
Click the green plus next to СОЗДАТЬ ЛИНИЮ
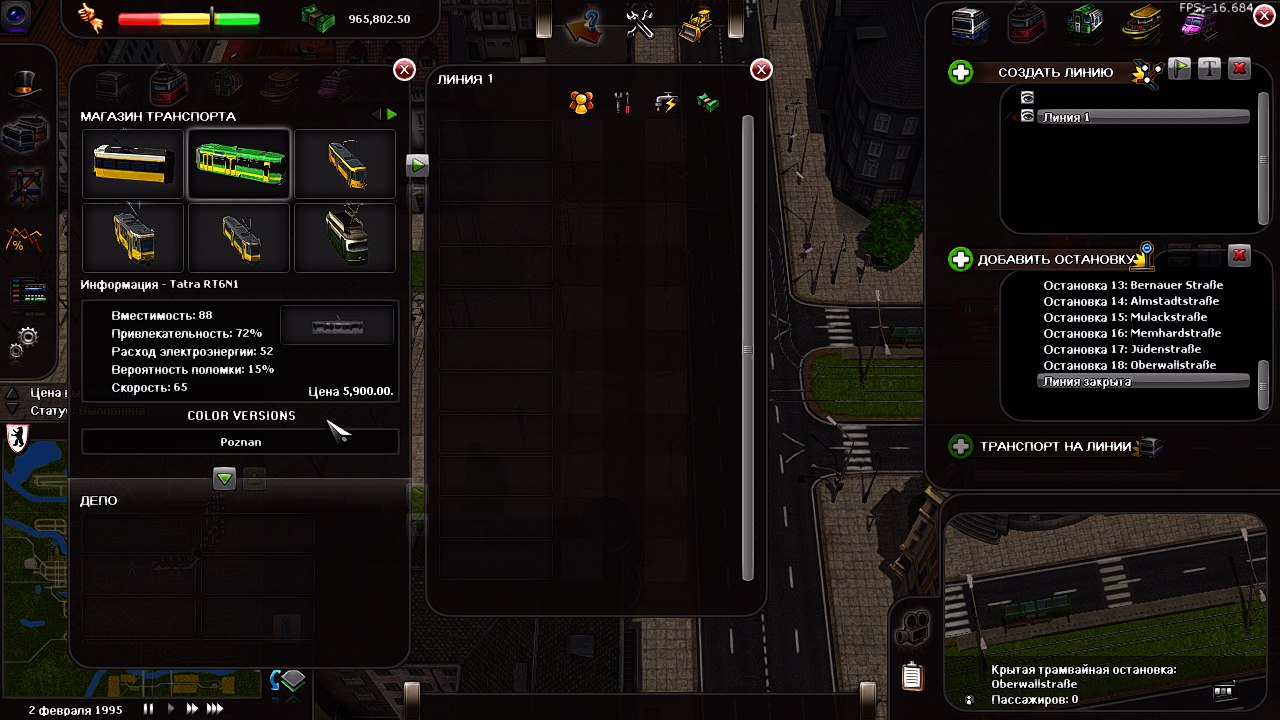(960, 72)
